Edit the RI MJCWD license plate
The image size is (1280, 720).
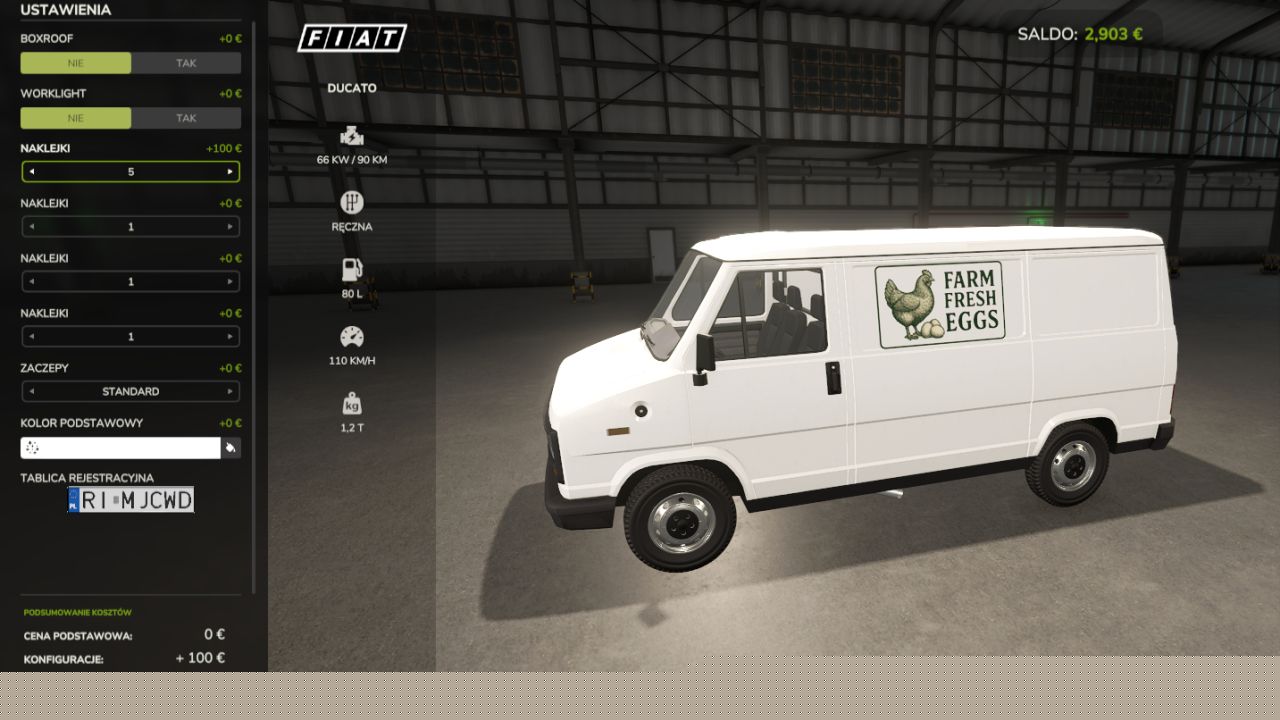click(131, 500)
